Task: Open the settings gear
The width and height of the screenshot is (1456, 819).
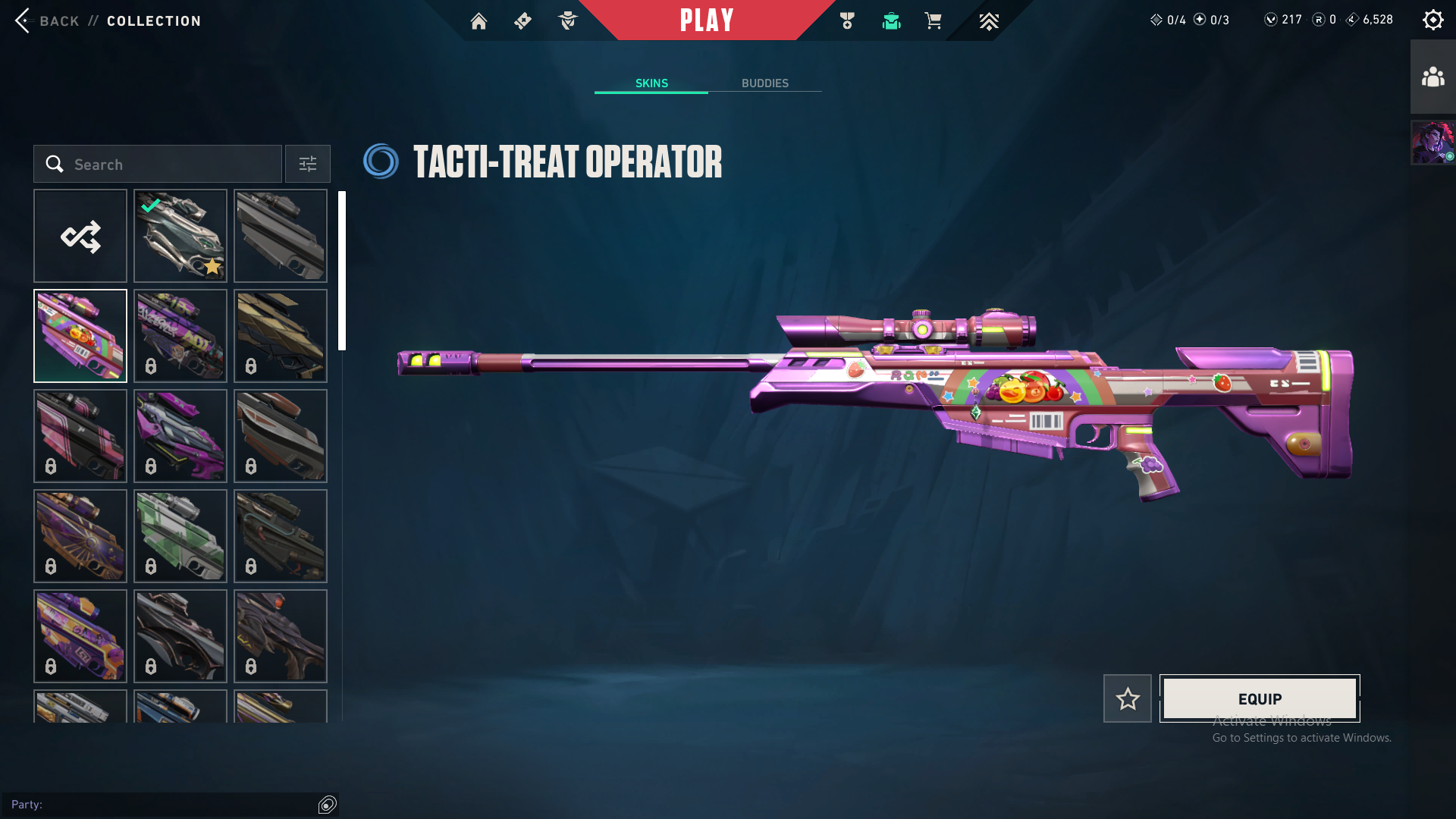Action: click(x=1432, y=20)
